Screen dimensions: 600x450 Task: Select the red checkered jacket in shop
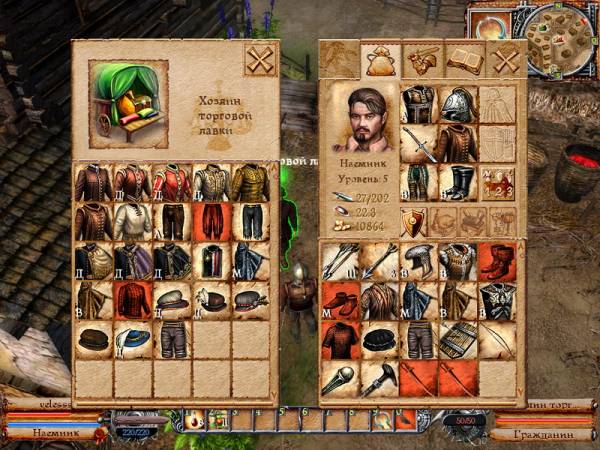[133, 299]
